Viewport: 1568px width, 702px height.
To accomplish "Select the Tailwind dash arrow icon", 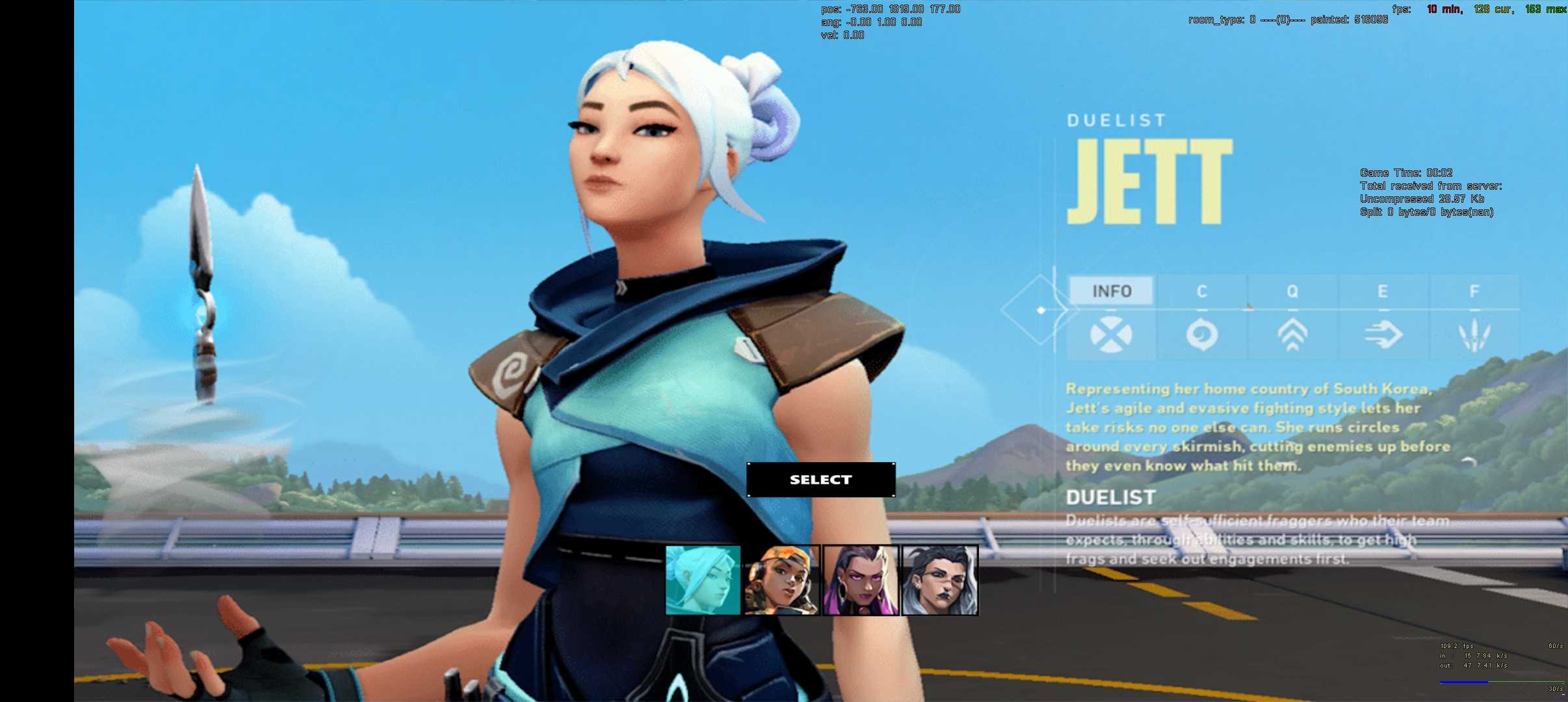I will [1383, 335].
